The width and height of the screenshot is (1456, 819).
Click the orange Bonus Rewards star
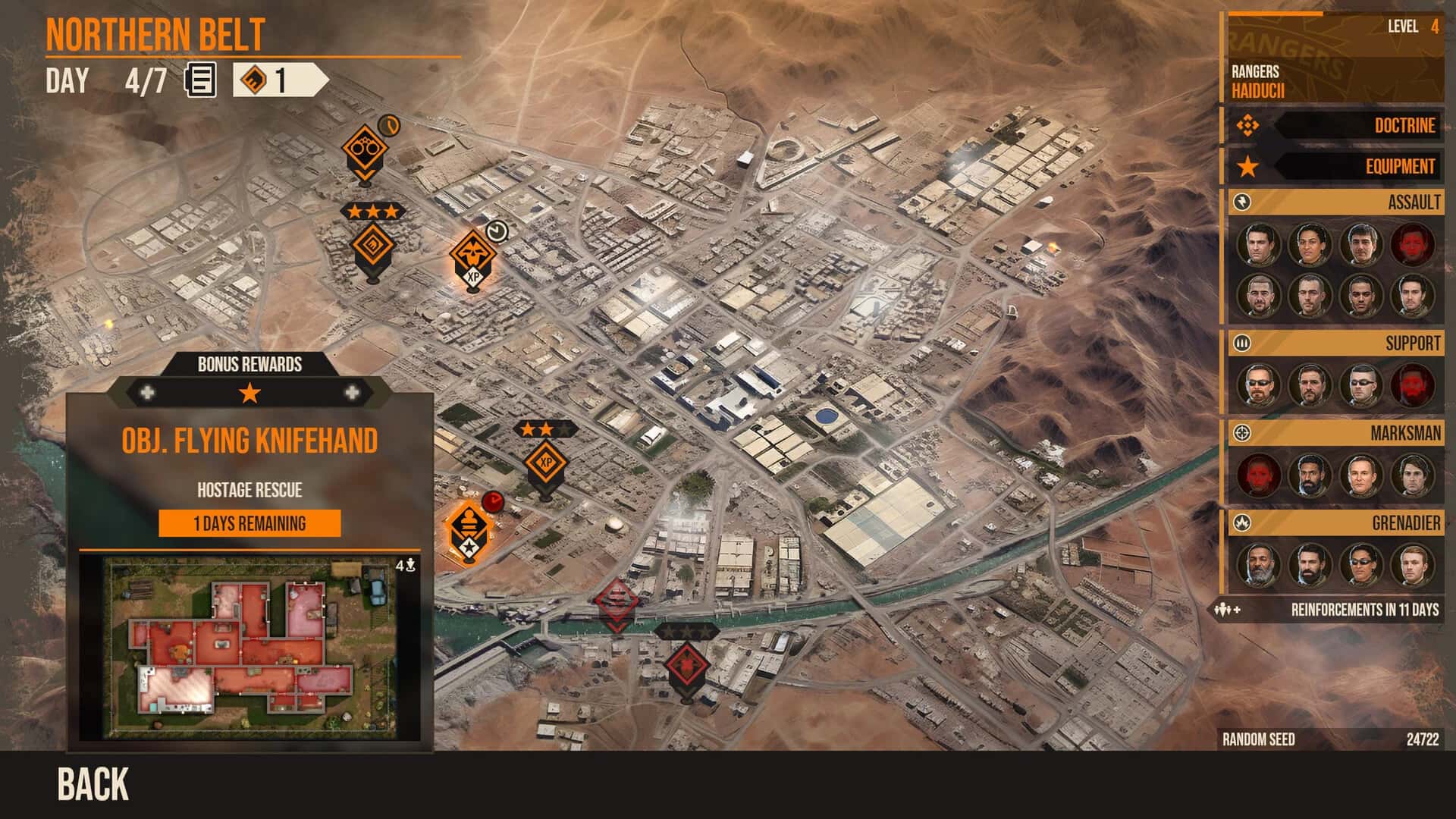click(250, 394)
